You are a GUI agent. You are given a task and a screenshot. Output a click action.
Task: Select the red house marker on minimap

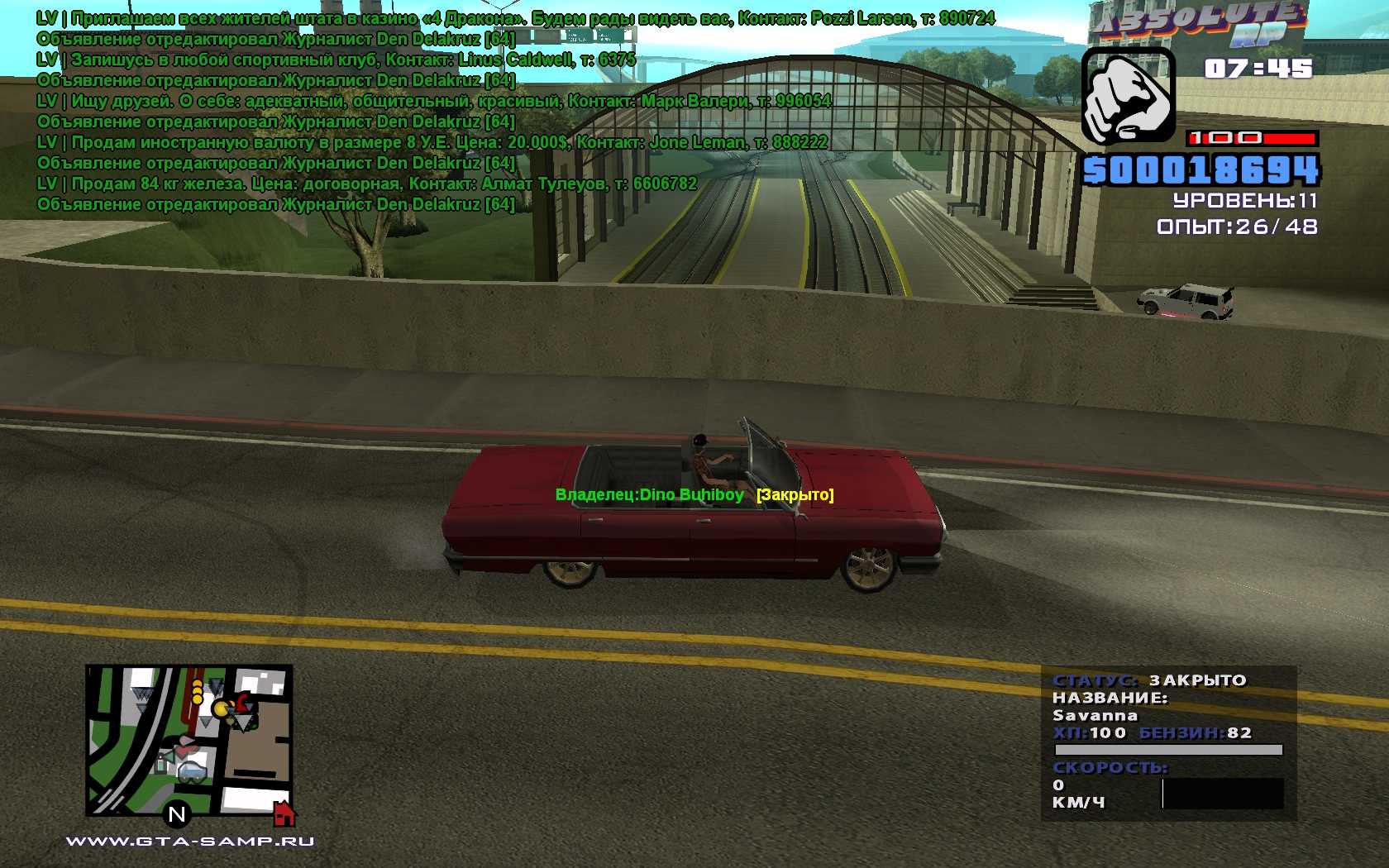(x=284, y=814)
